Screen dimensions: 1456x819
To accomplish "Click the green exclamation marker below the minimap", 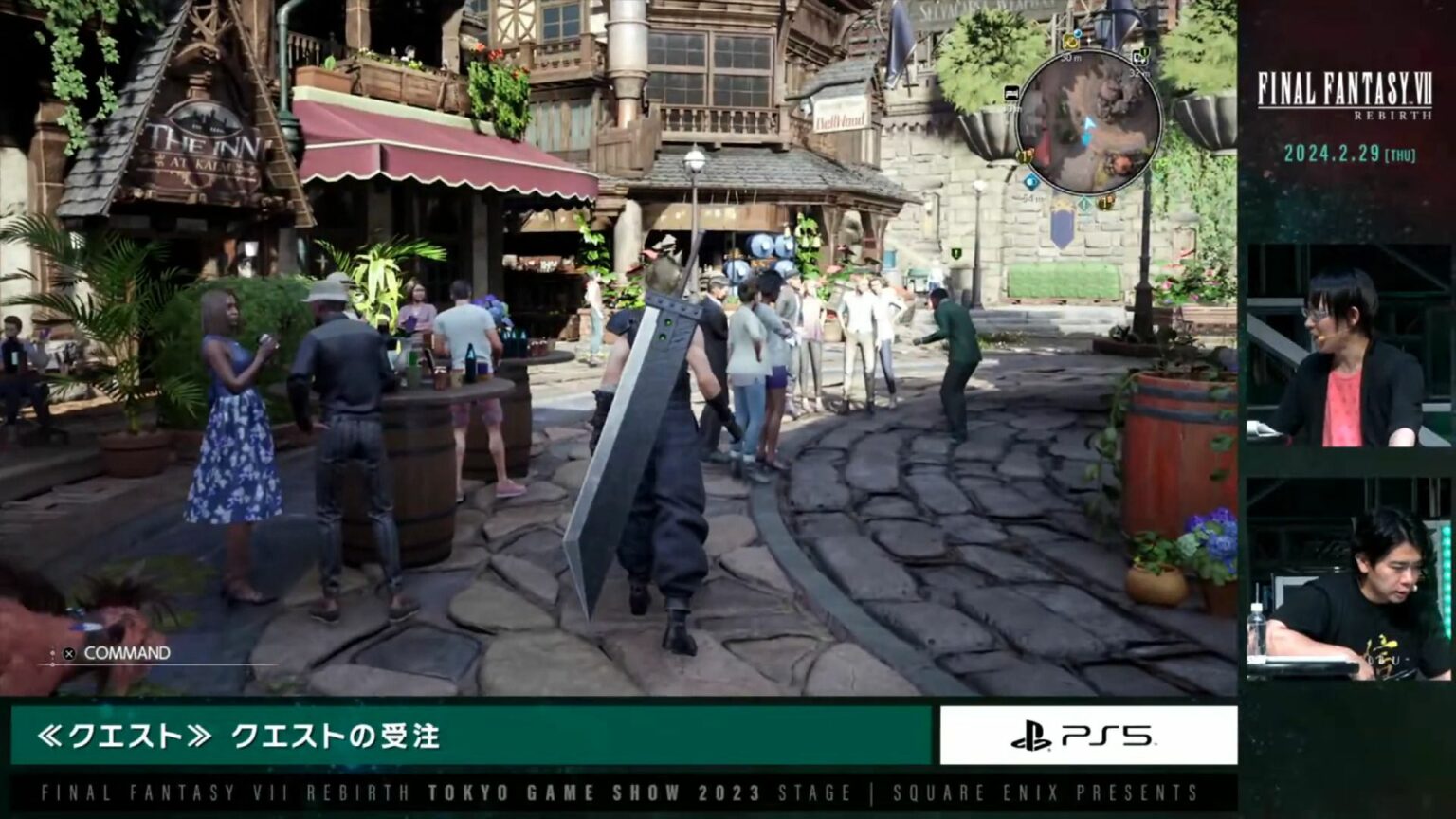I will coord(1083,203).
